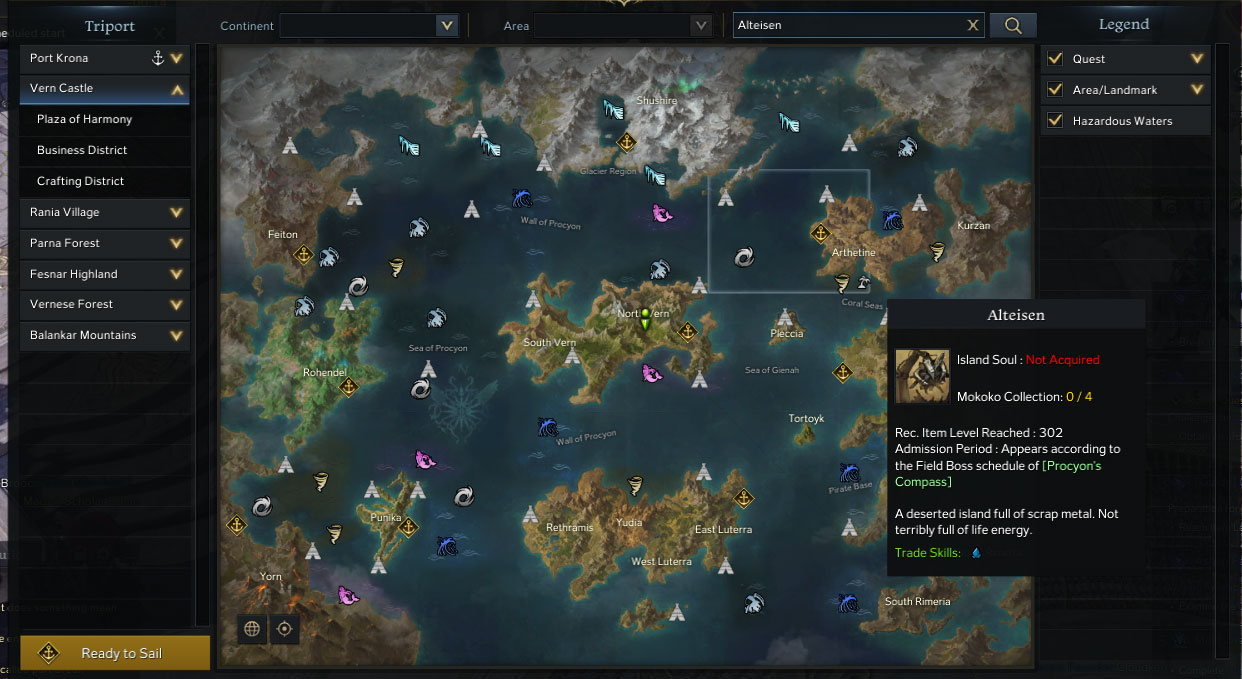Choose the Business District triport
Viewport: 1242px width, 679px height.
pos(82,150)
